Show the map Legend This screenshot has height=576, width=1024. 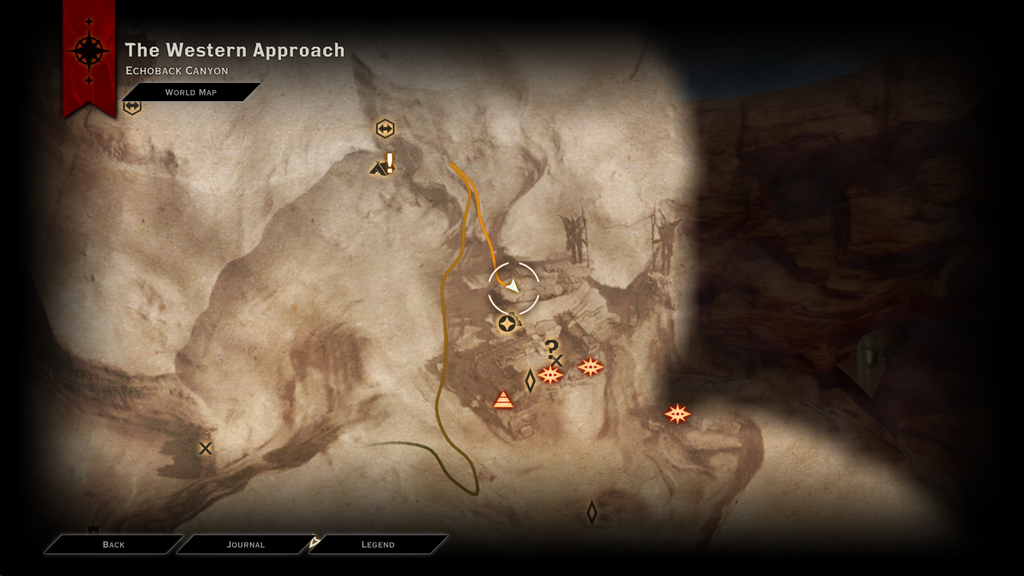[377, 544]
